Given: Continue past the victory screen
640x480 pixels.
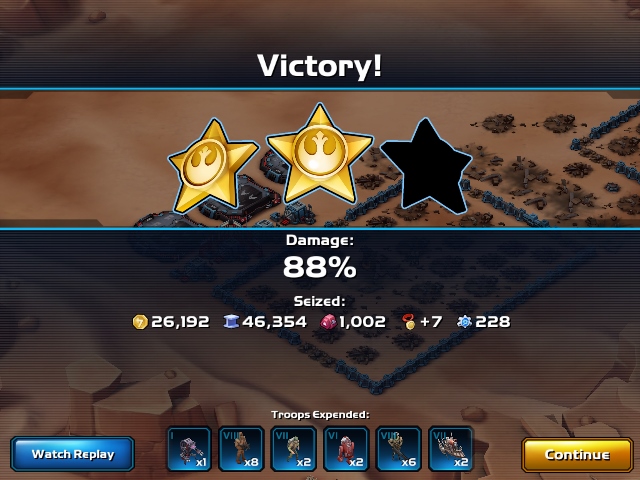Looking at the screenshot, I should click(x=577, y=454).
